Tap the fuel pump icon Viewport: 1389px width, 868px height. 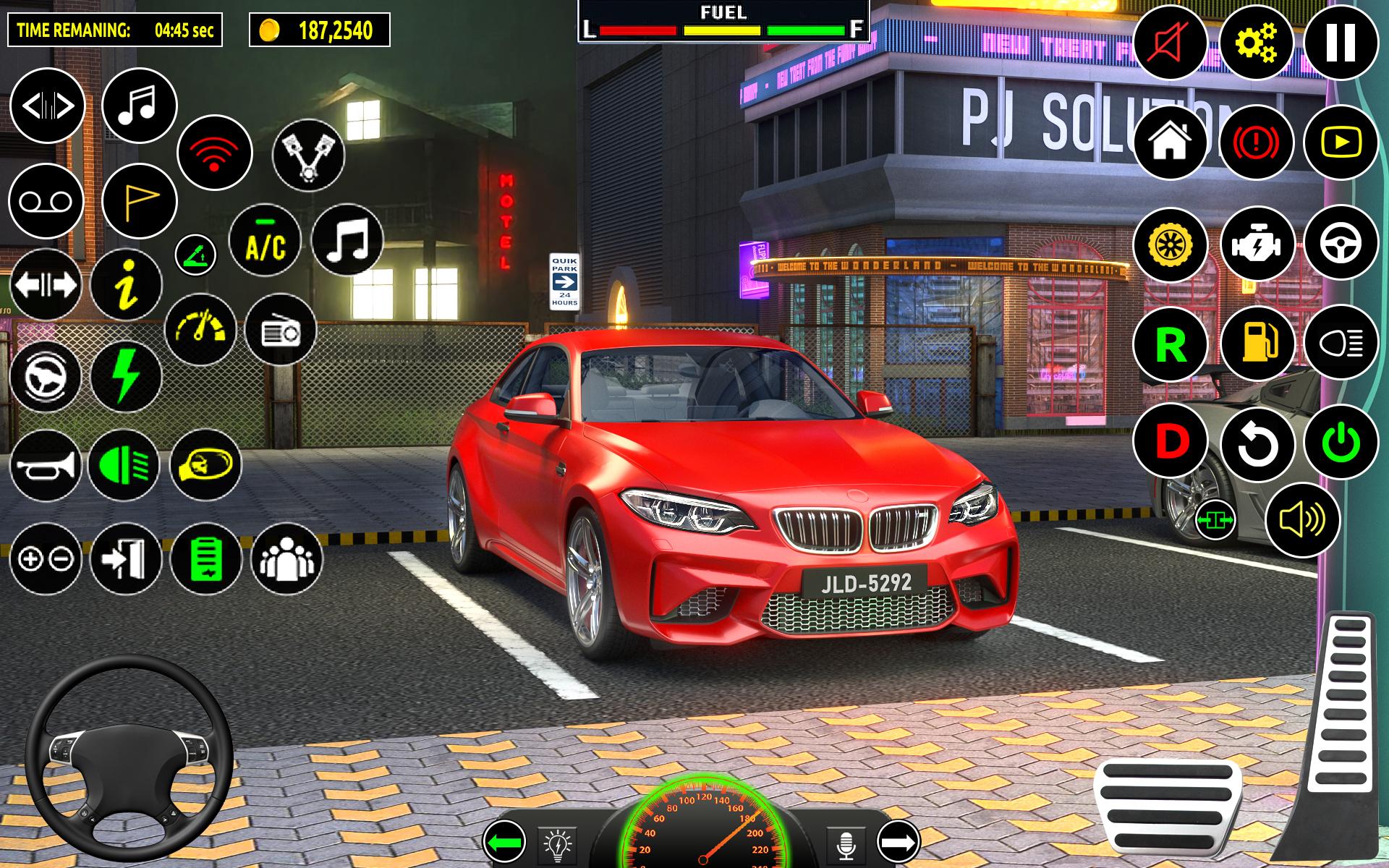[x=1257, y=342]
